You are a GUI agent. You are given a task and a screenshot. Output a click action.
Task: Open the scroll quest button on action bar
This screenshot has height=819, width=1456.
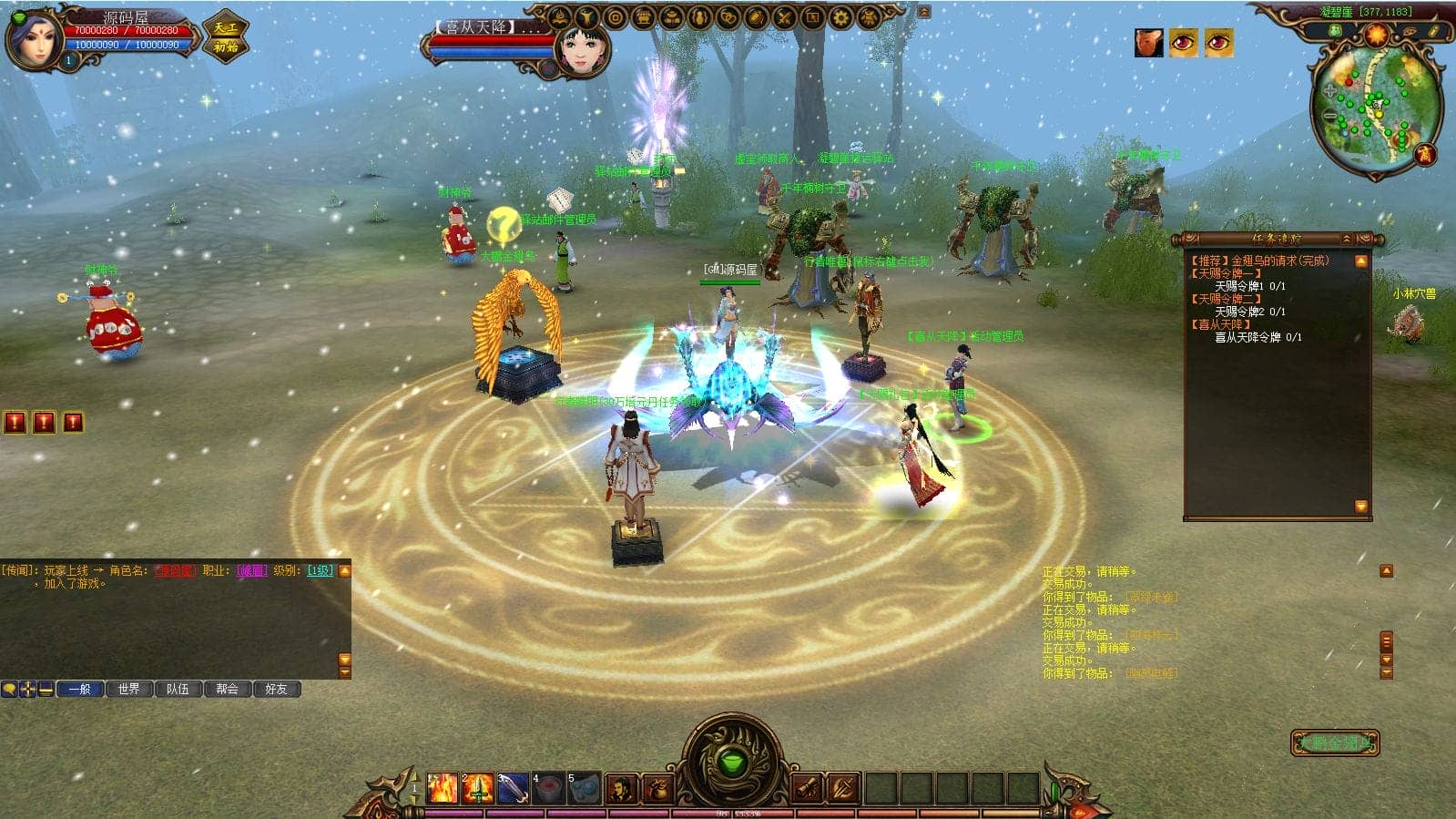point(807,788)
